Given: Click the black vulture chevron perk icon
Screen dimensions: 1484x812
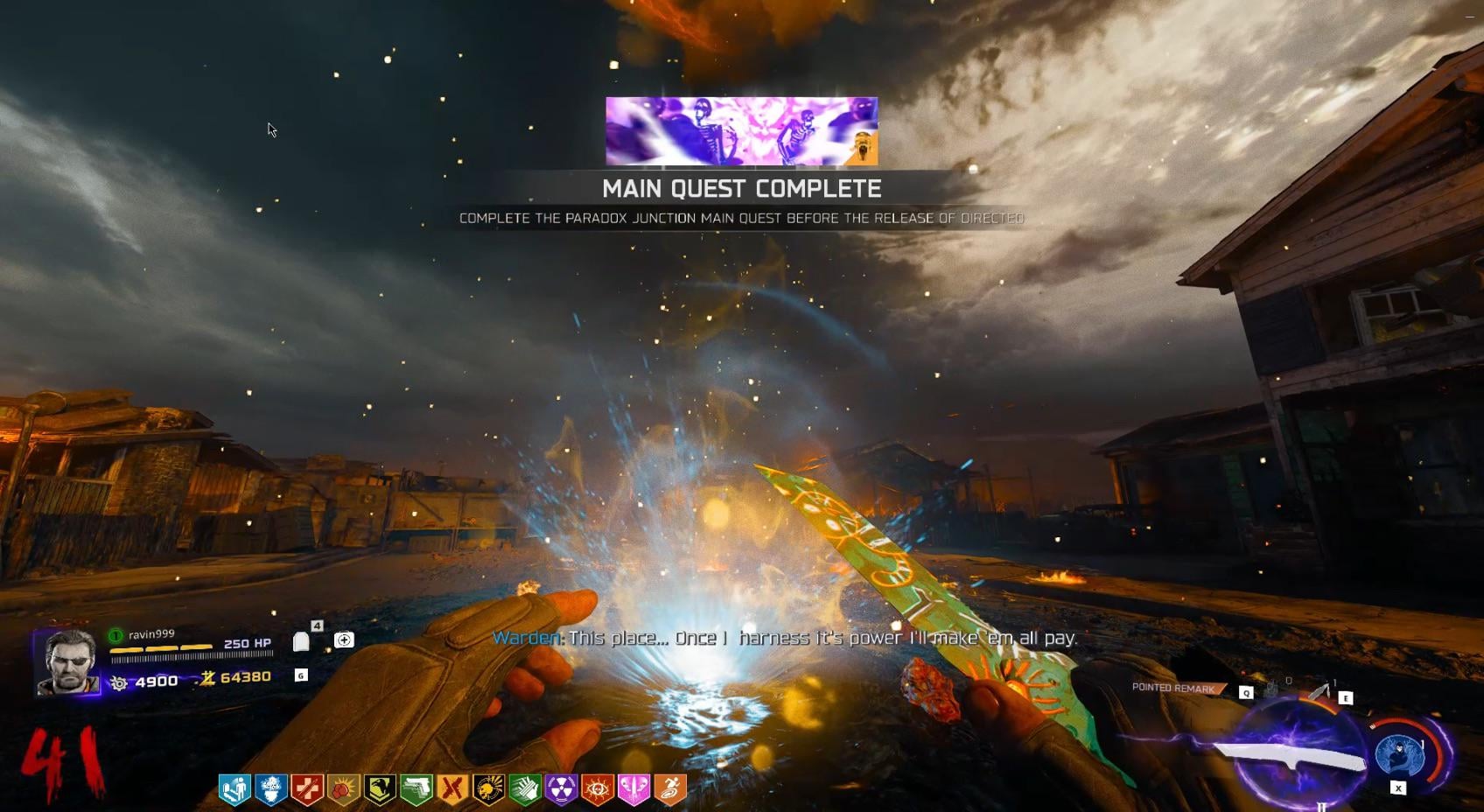Looking at the screenshot, I should point(380,789).
